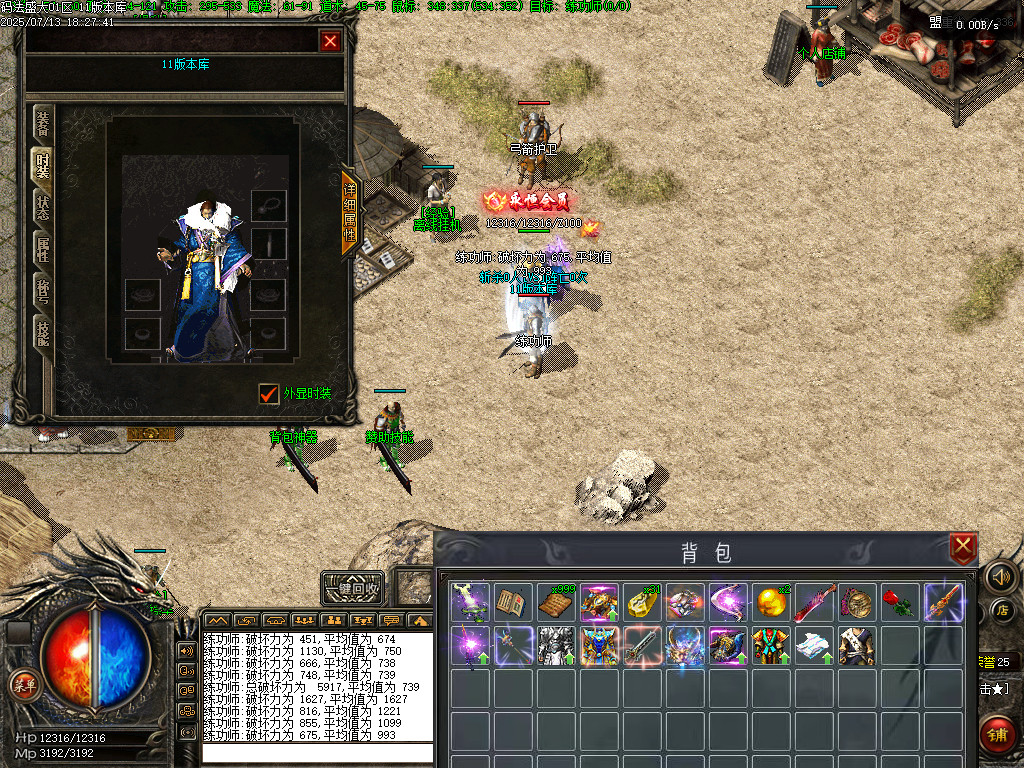Close the character panel
The height and width of the screenshot is (768, 1024).
coord(330,40)
